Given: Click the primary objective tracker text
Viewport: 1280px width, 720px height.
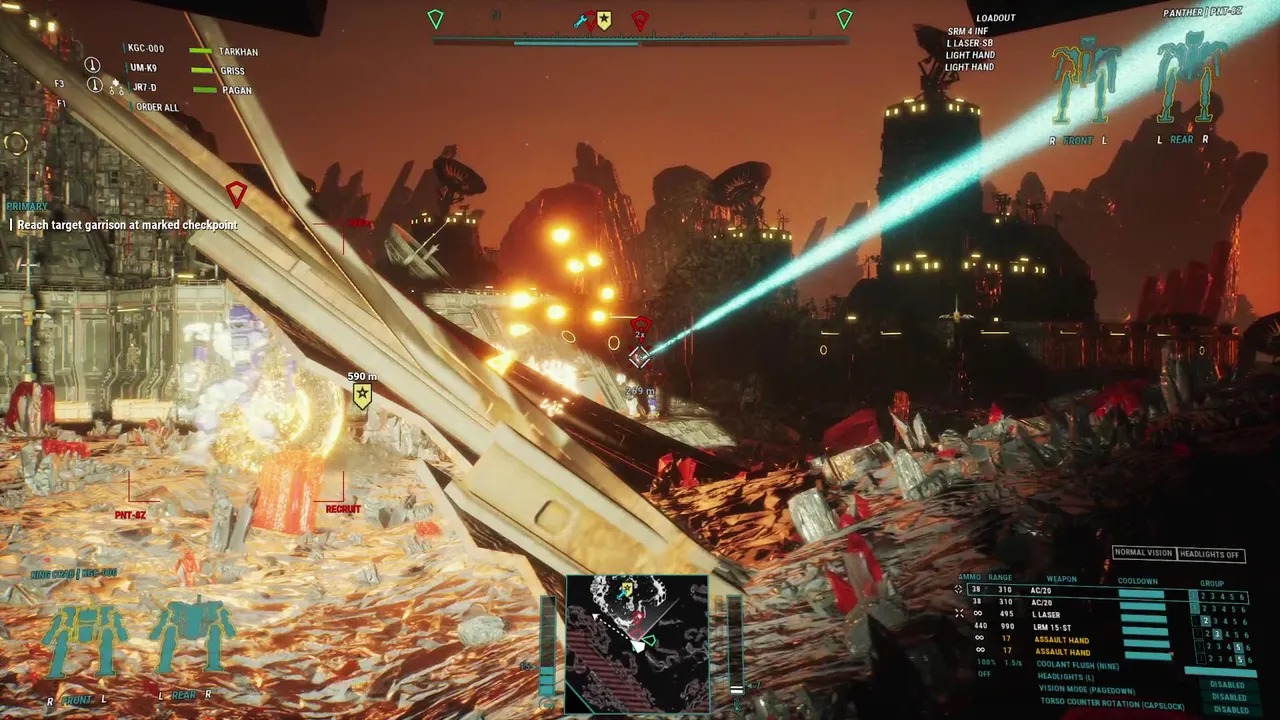Looking at the screenshot, I should (x=127, y=225).
